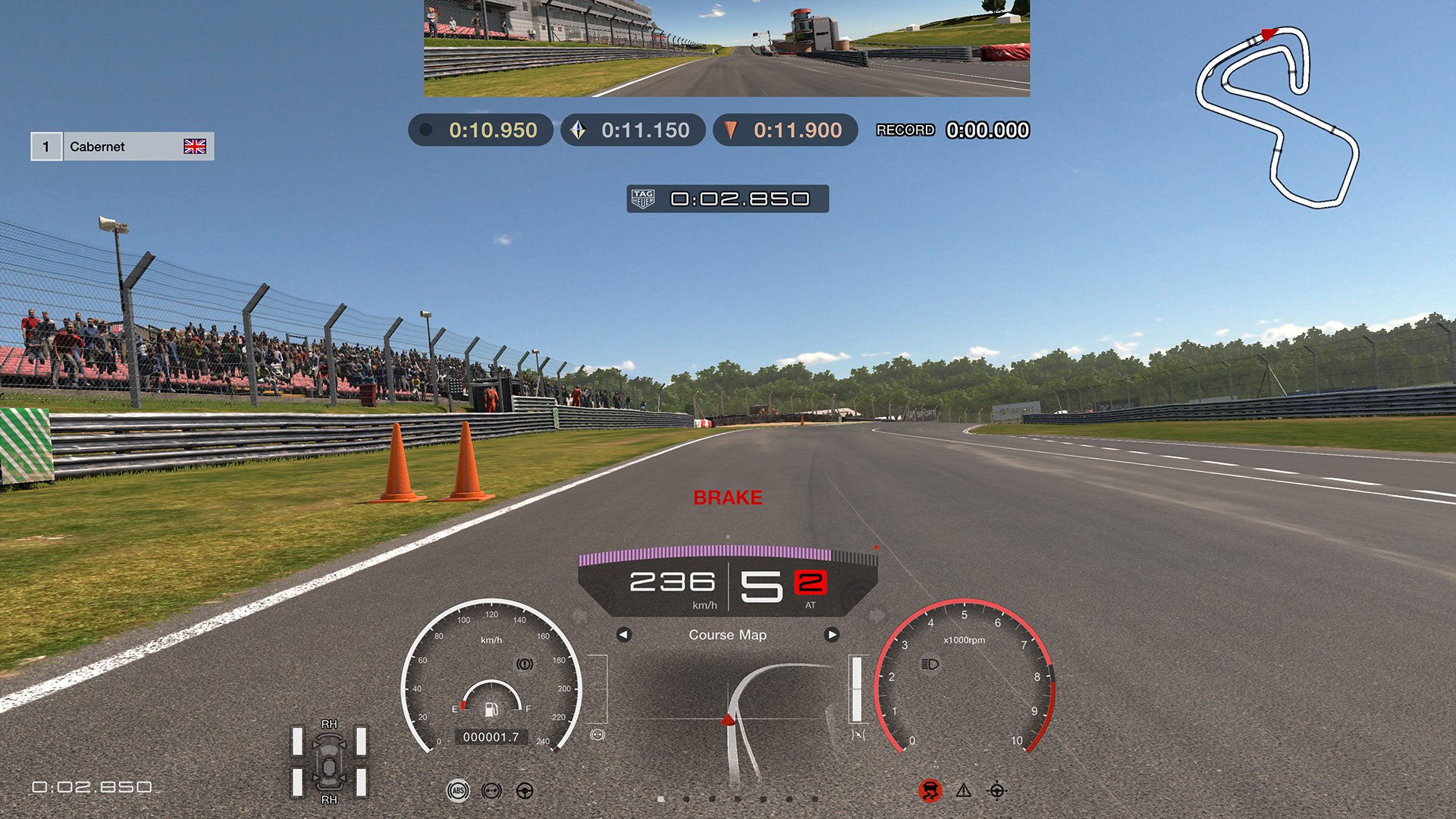Select the driver name Cabernet
The width and height of the screenshot is (1456, 819).
96,146
